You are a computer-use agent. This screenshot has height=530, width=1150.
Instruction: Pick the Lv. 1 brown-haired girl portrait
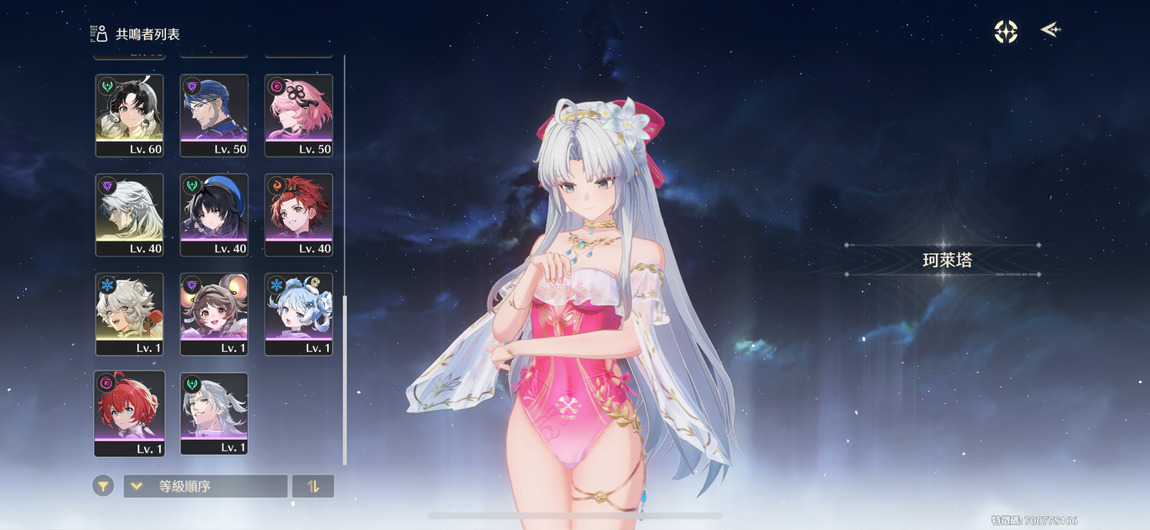214,313
